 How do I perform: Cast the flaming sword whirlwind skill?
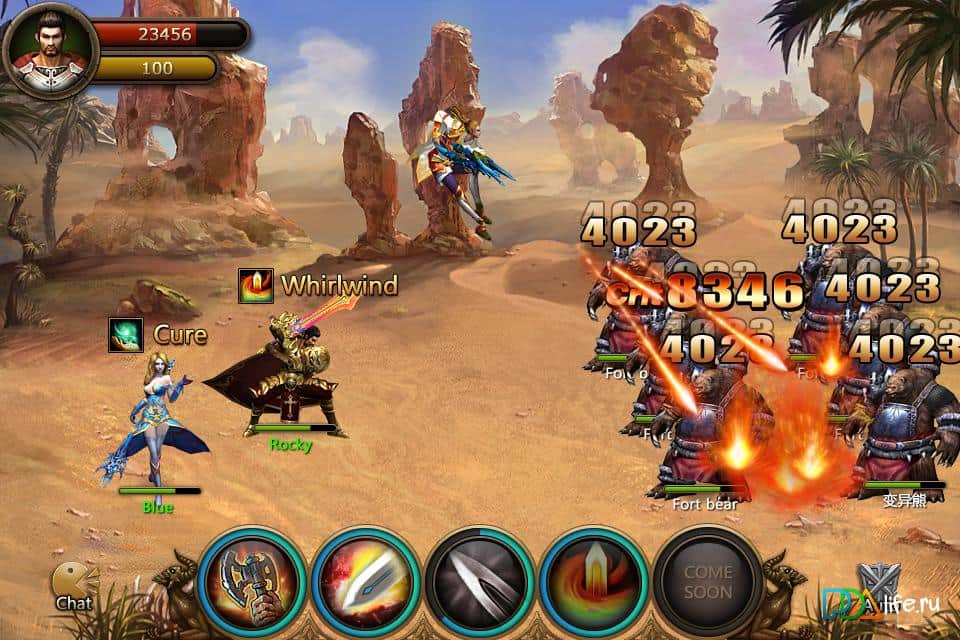pos(594,582)
